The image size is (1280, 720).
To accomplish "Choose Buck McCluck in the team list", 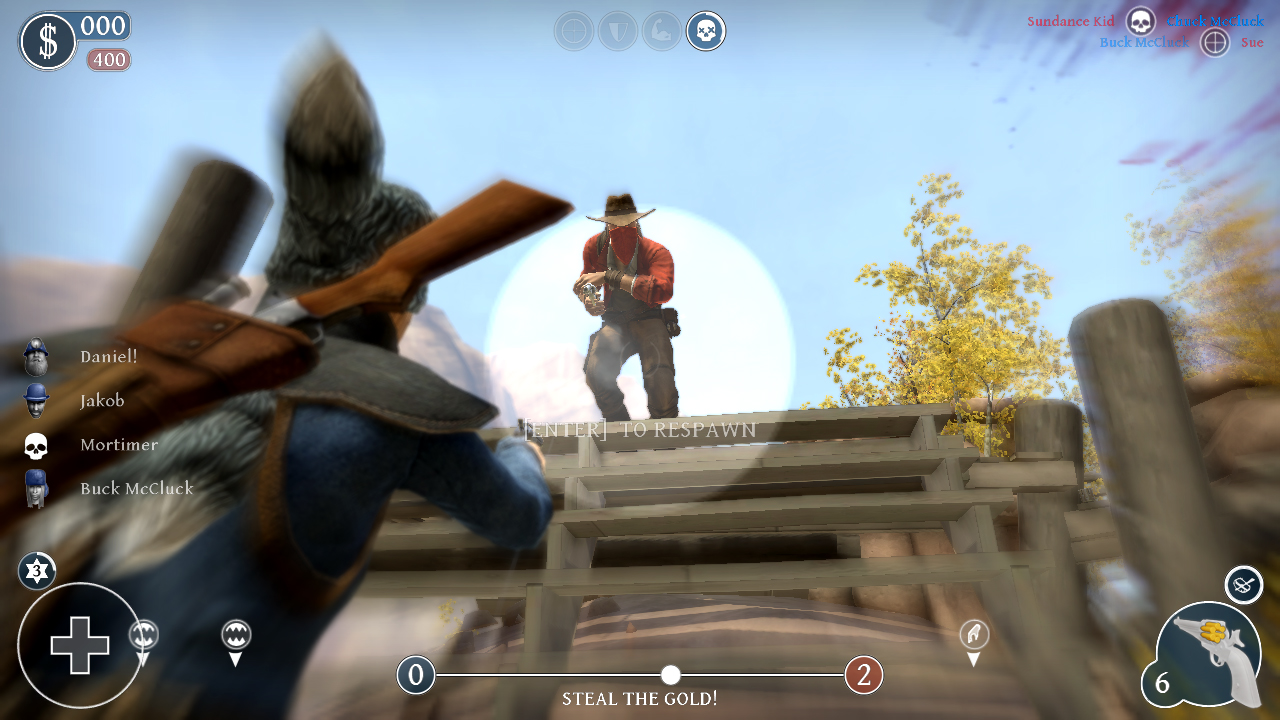I will tap(136, 489).
